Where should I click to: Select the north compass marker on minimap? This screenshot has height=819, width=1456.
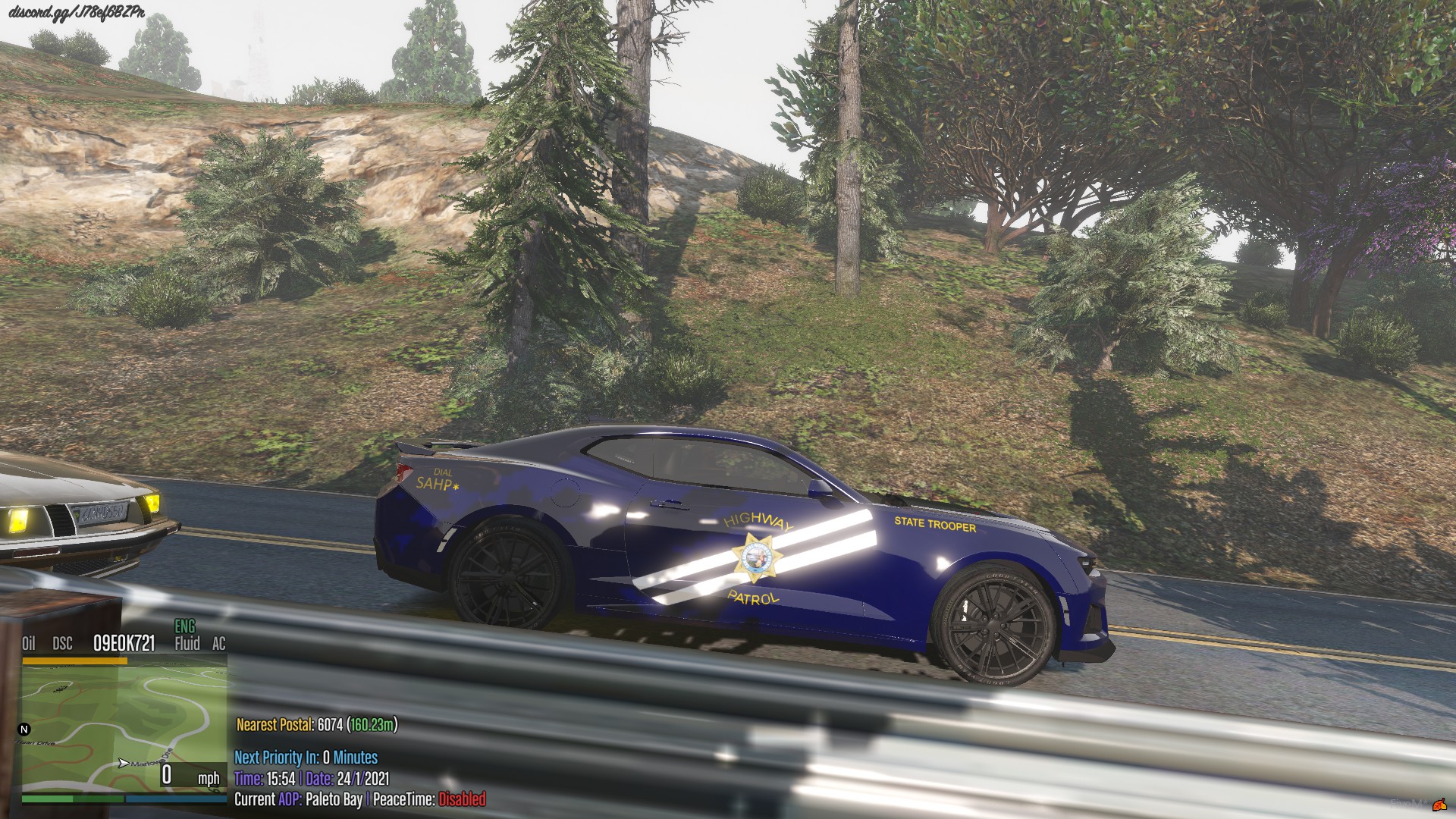tap(24, 730)
